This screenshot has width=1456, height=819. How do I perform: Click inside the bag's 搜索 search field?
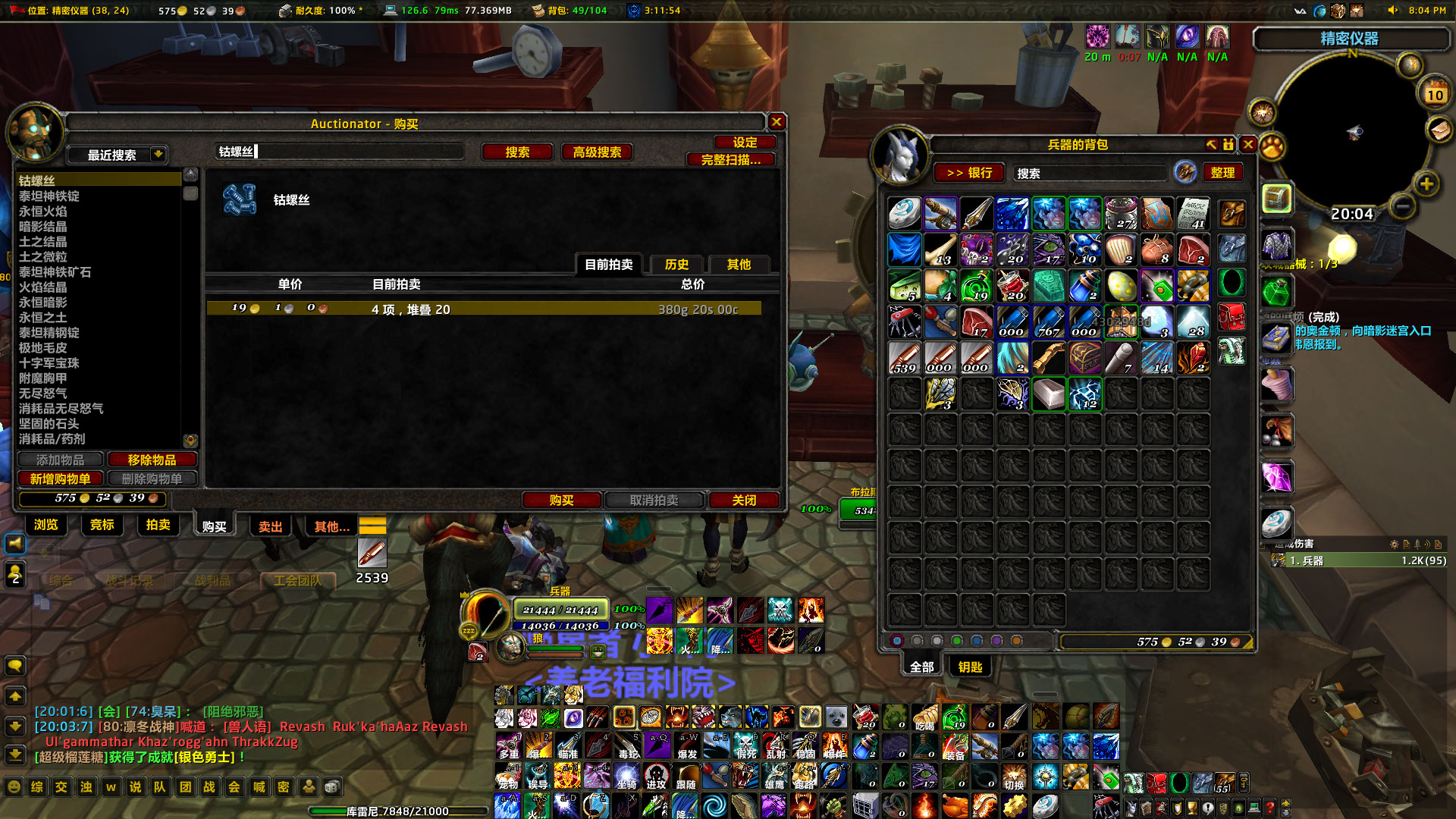1088,173
